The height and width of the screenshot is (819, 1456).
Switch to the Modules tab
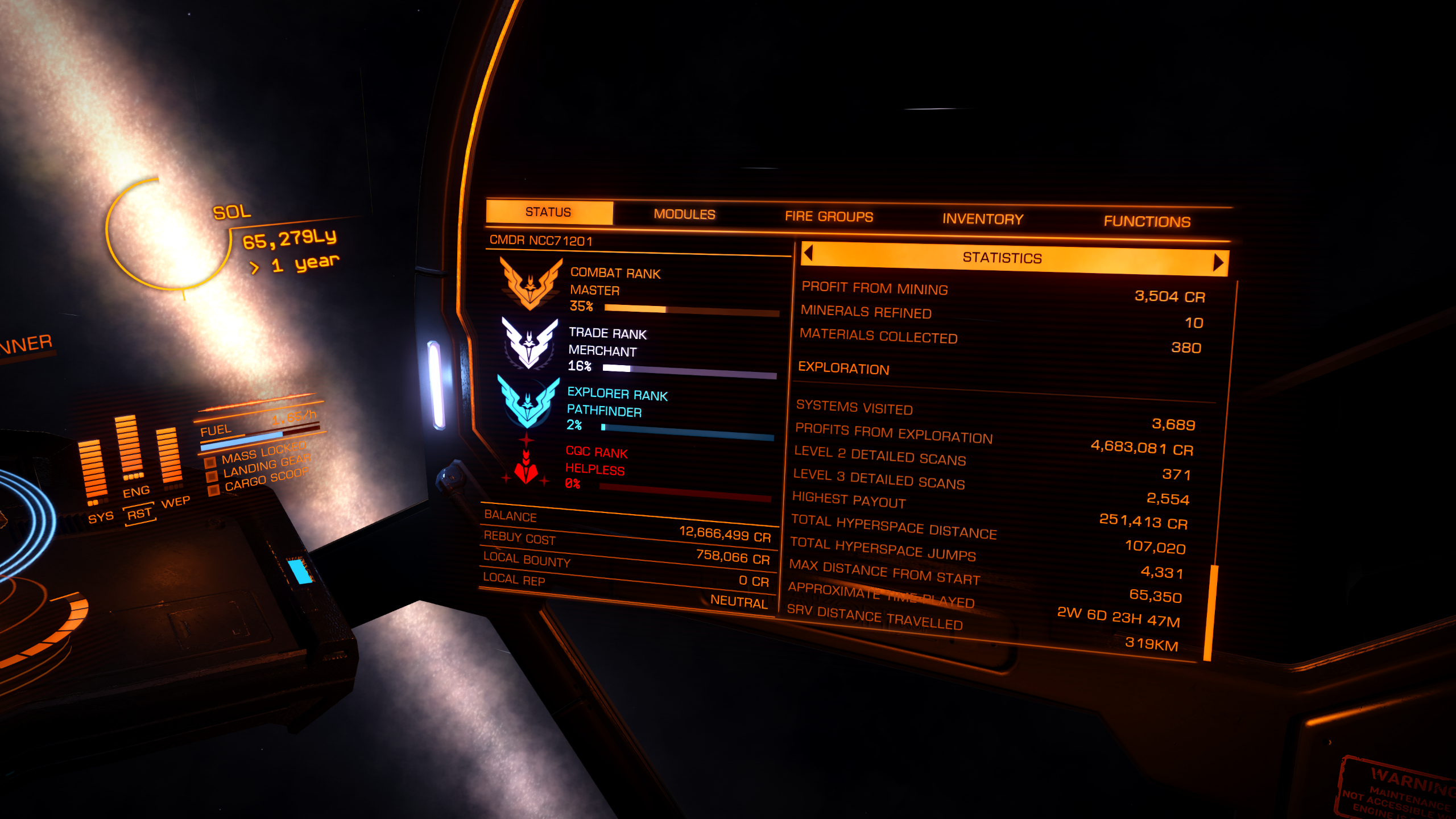684,214
